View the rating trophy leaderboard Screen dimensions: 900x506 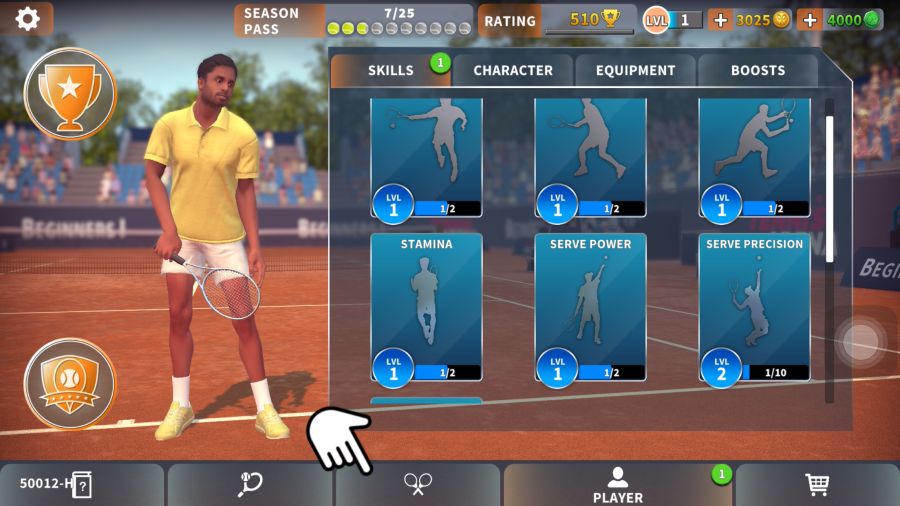[557, 20]
